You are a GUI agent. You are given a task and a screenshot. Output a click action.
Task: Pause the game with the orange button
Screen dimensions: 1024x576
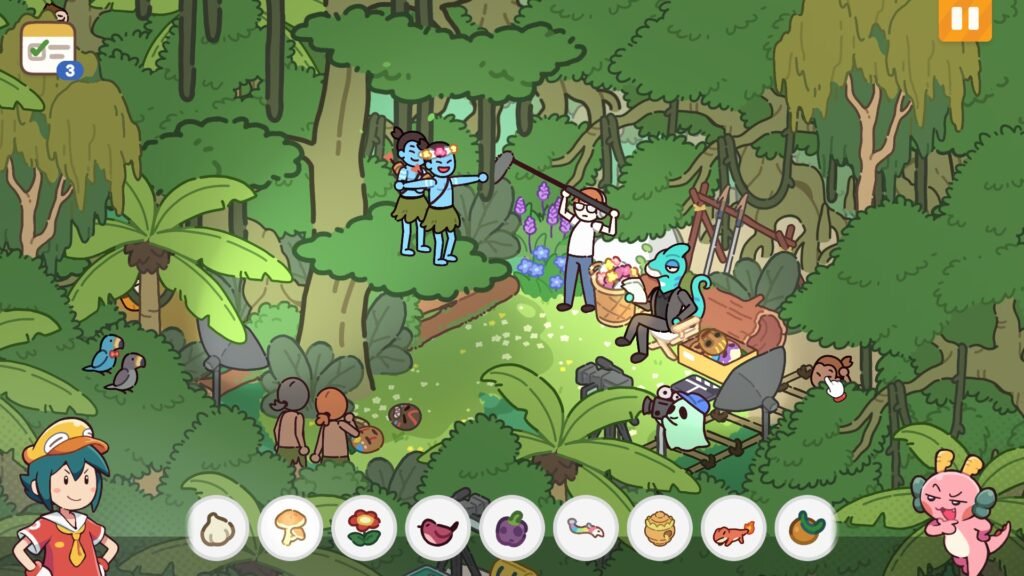click(965, 20)
